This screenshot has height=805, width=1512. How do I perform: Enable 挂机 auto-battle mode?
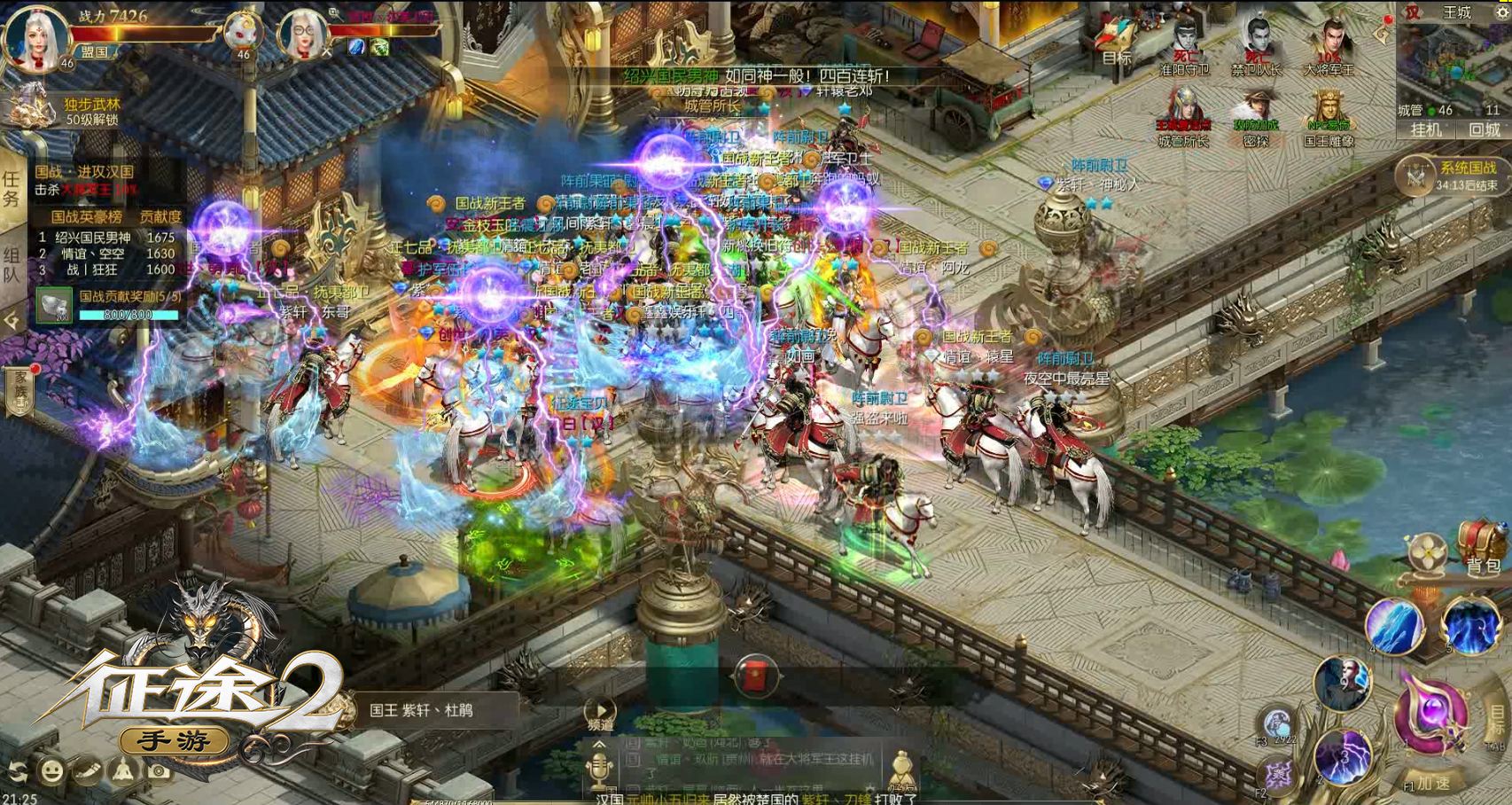pyautogui.click(x=1426, y=129)
